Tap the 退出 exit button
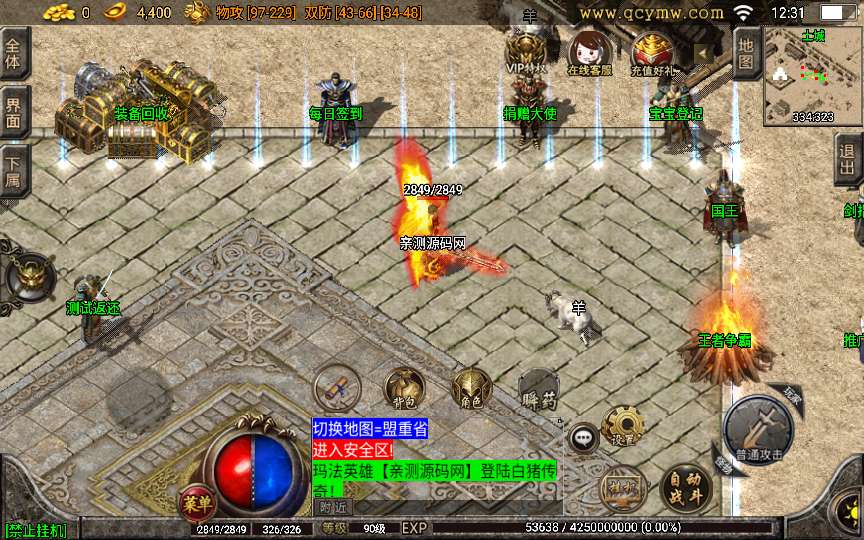The width and height of the screenshot is (864, 540). tap(850, 159)
